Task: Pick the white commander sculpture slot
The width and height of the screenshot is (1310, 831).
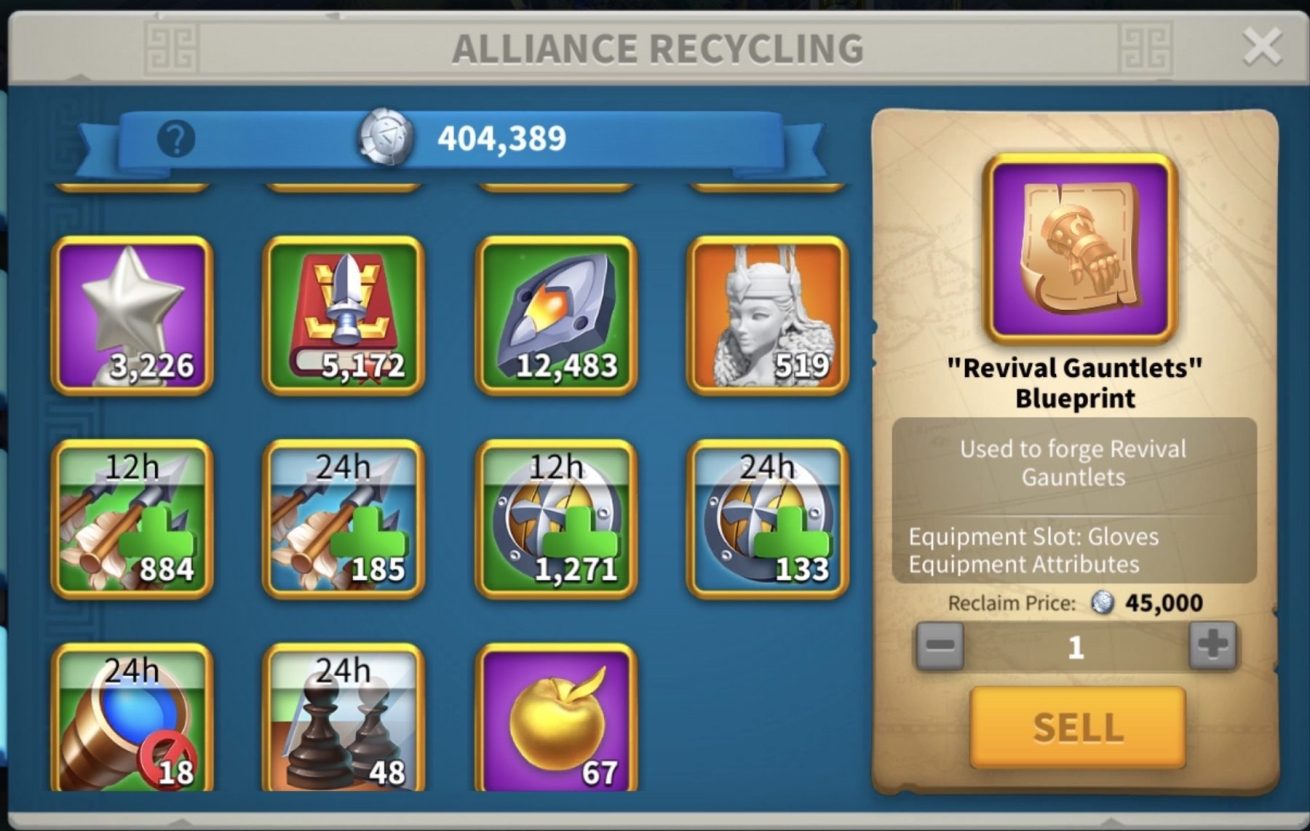Action: tap(768, 315)
